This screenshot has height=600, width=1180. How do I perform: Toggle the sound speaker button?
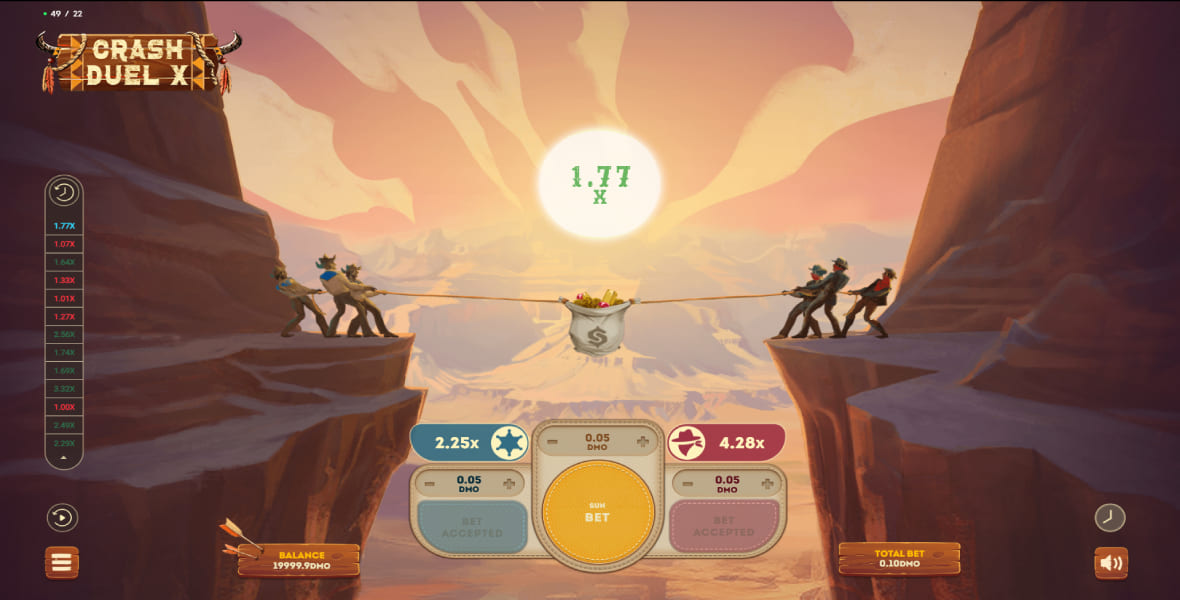pos(1111,562)
